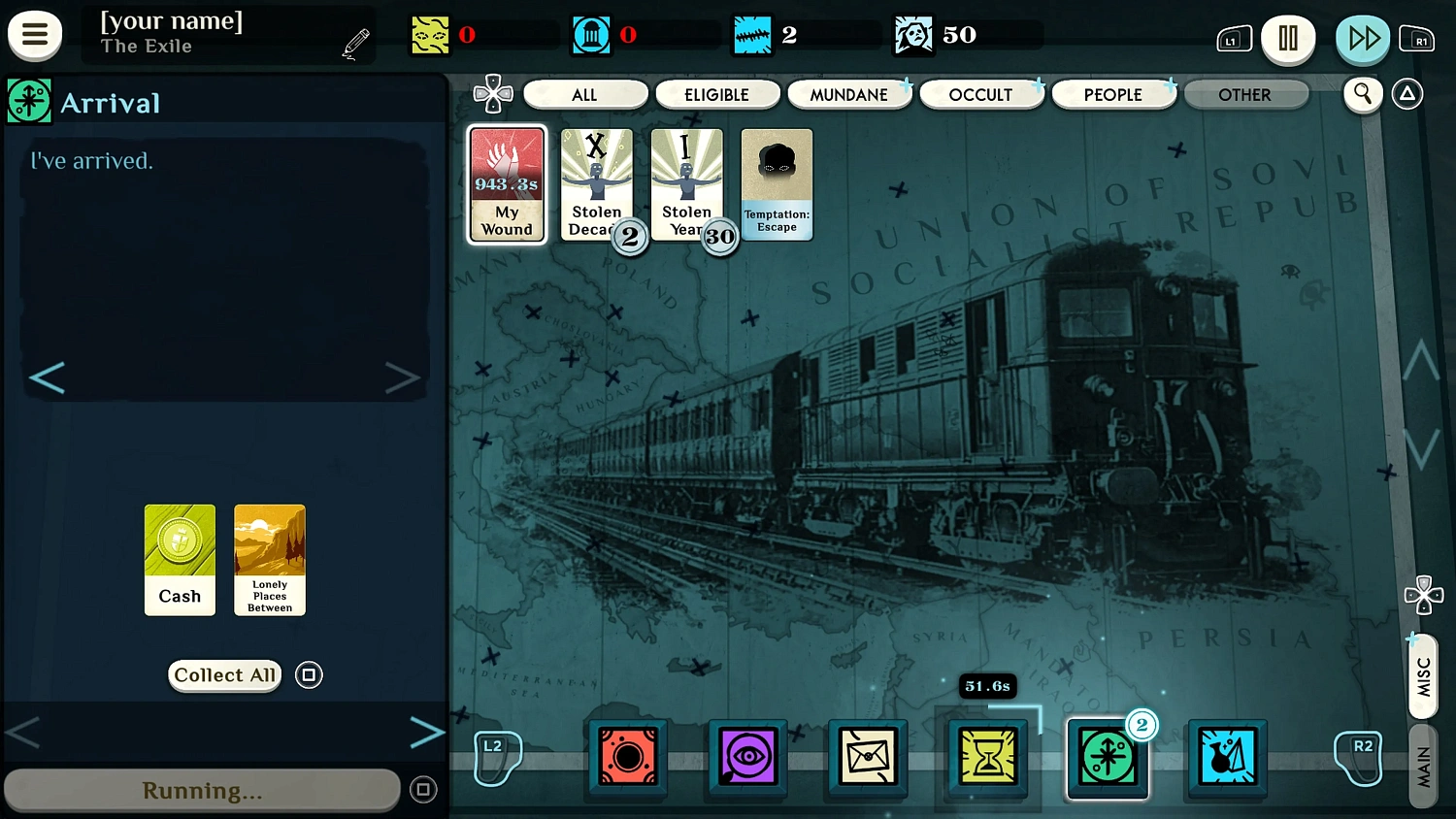Open the PEOPLE filter tab

1113,94
